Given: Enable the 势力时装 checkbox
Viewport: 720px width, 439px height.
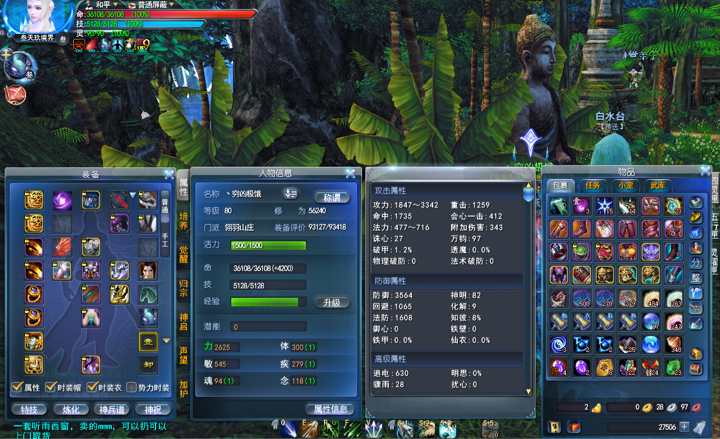Looking at the screenshot, I should point(133,388).
